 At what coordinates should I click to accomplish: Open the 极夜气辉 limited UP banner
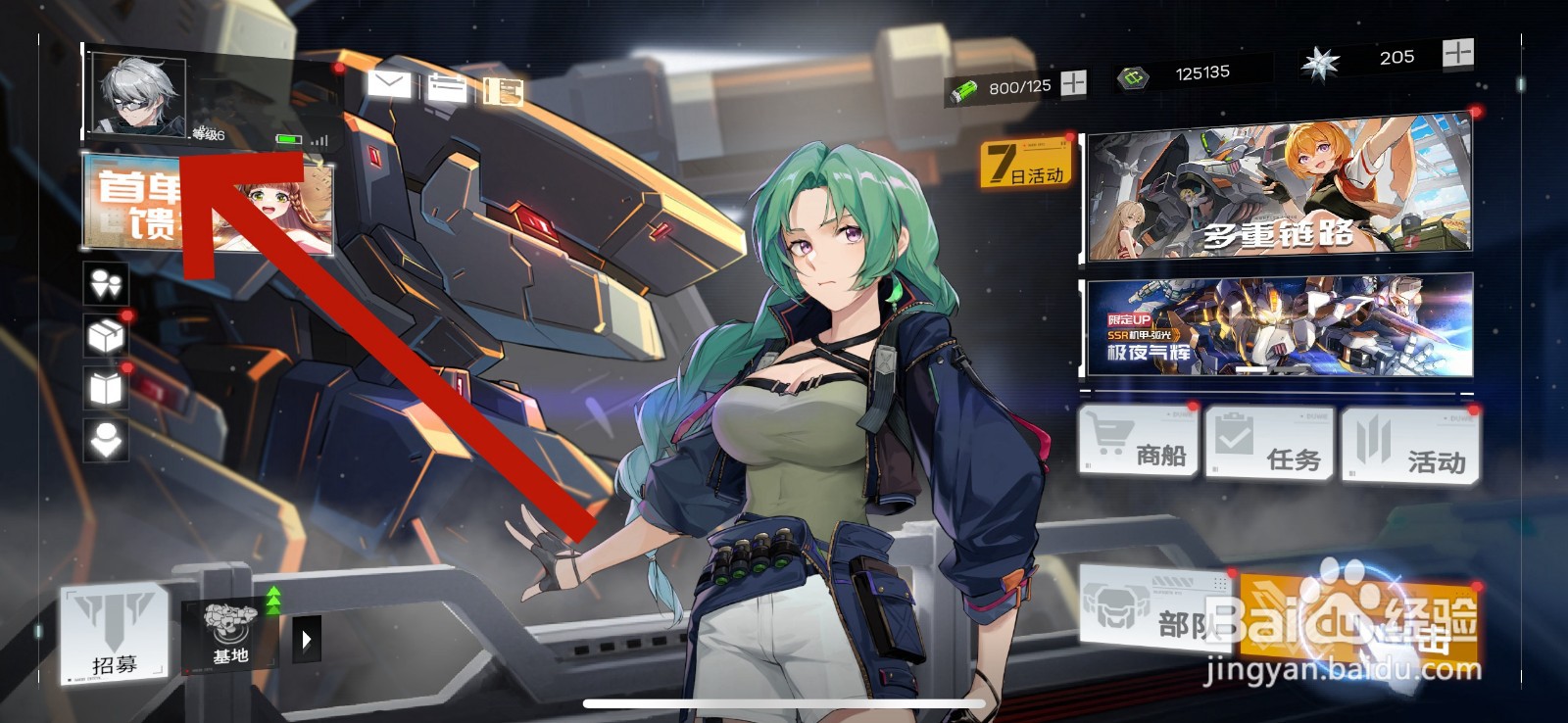(1279, 326)
